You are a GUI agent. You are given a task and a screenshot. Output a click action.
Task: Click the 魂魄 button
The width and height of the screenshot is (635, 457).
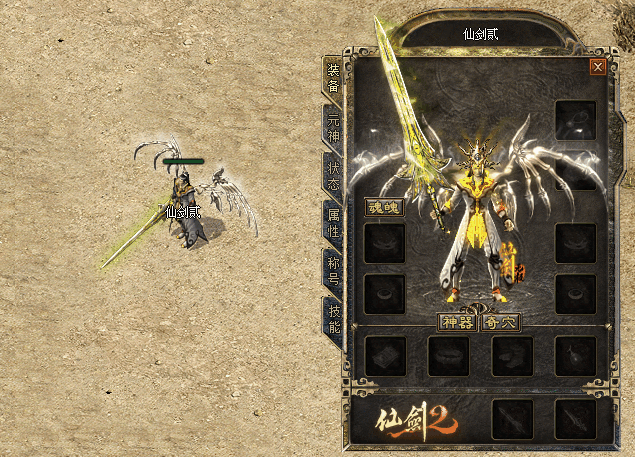coord(383,208)
